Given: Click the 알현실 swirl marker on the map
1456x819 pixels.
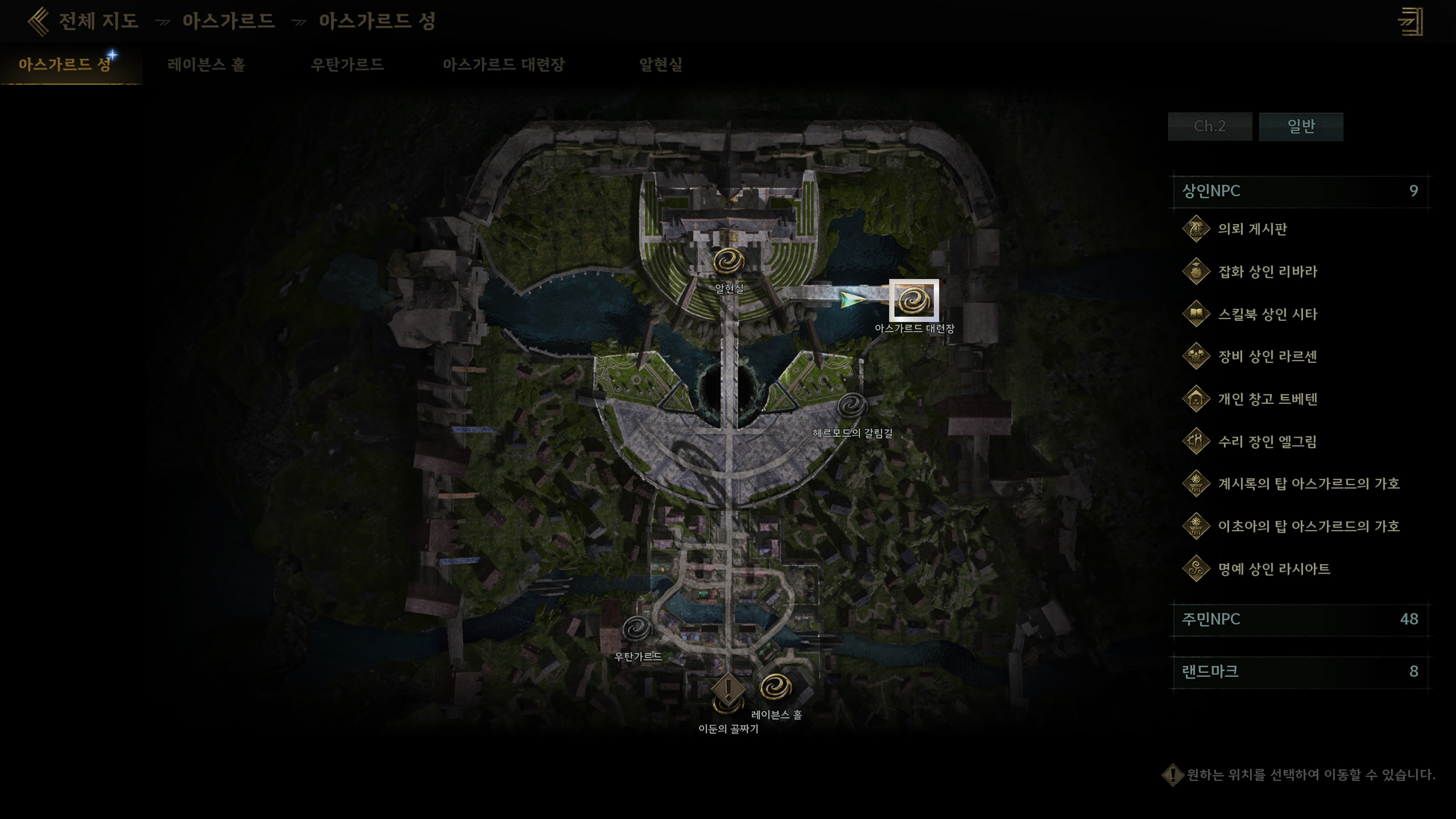Looking at the screenshot, I should [x=729, y=262].
